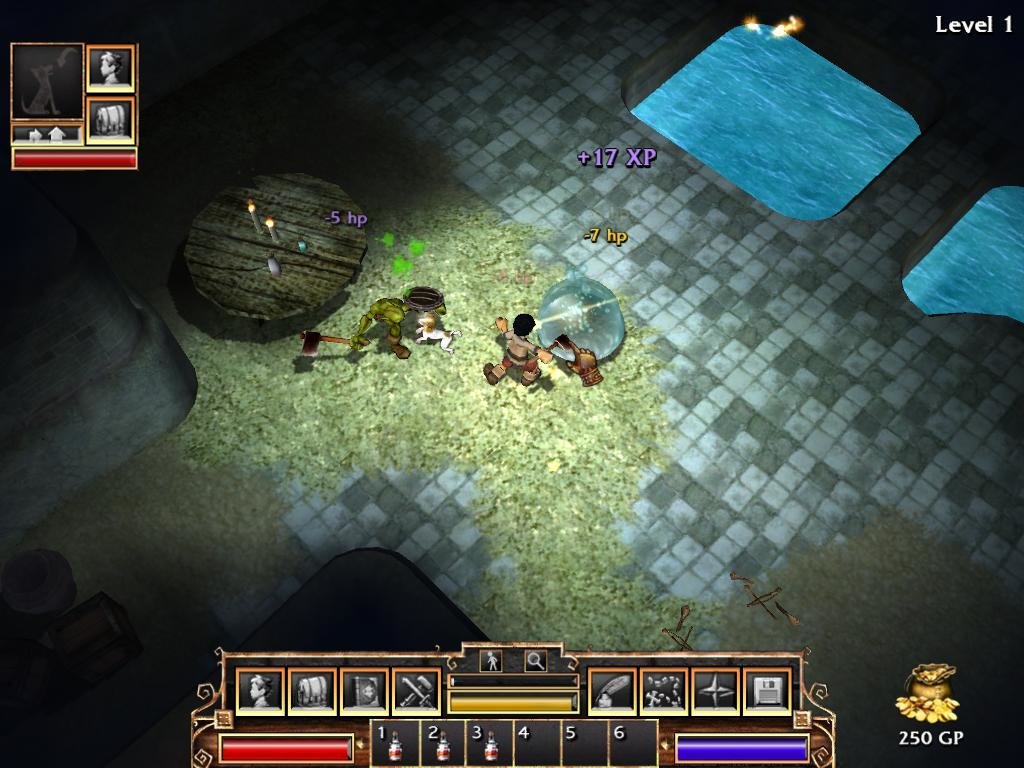The width and height of the screenshot is (1024, 768).
Task: Click the gold pile above 250 GP
Action: [927, 692]
